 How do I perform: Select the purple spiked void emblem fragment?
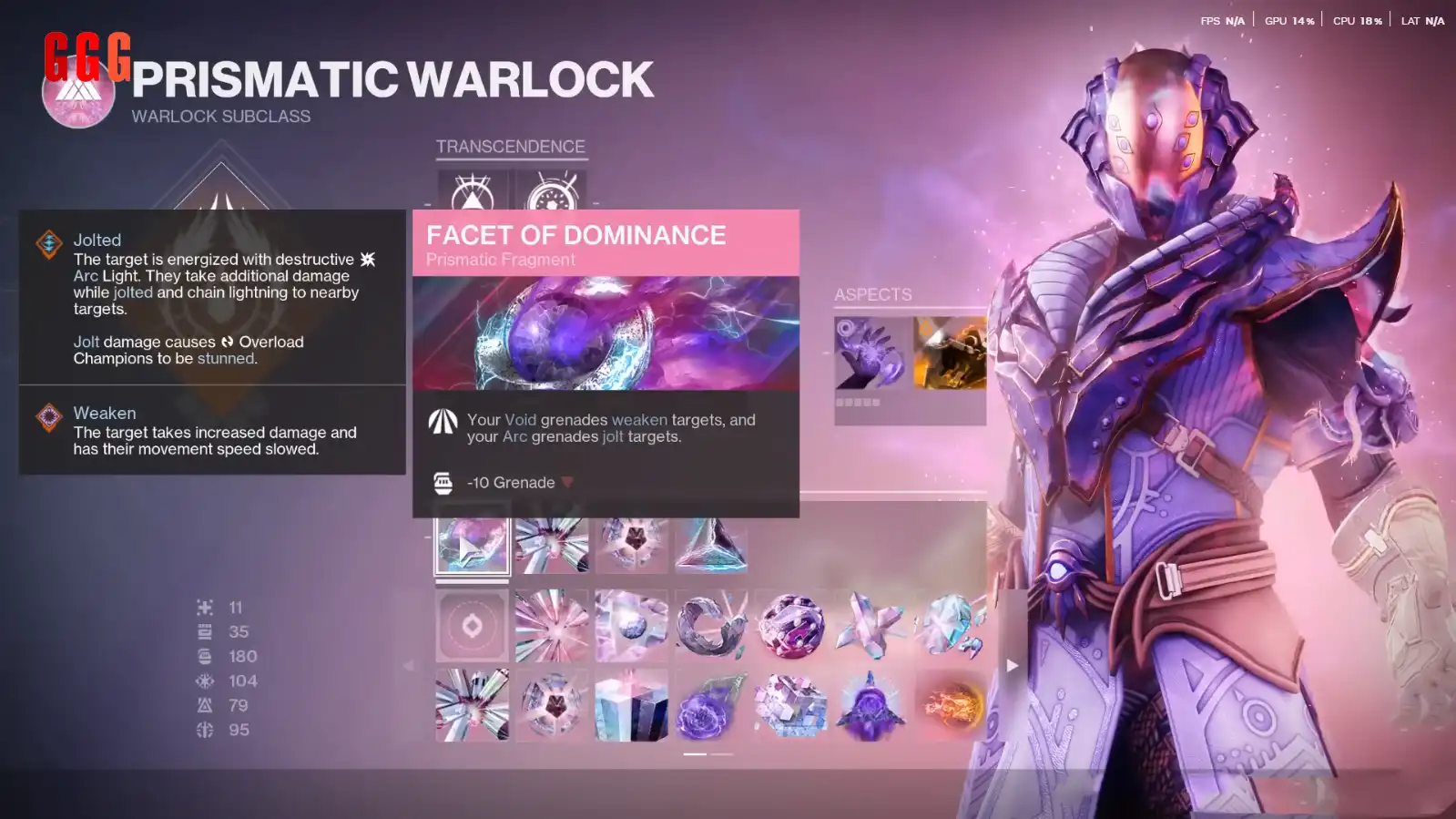pyautogui.click(x=871, y=706)
